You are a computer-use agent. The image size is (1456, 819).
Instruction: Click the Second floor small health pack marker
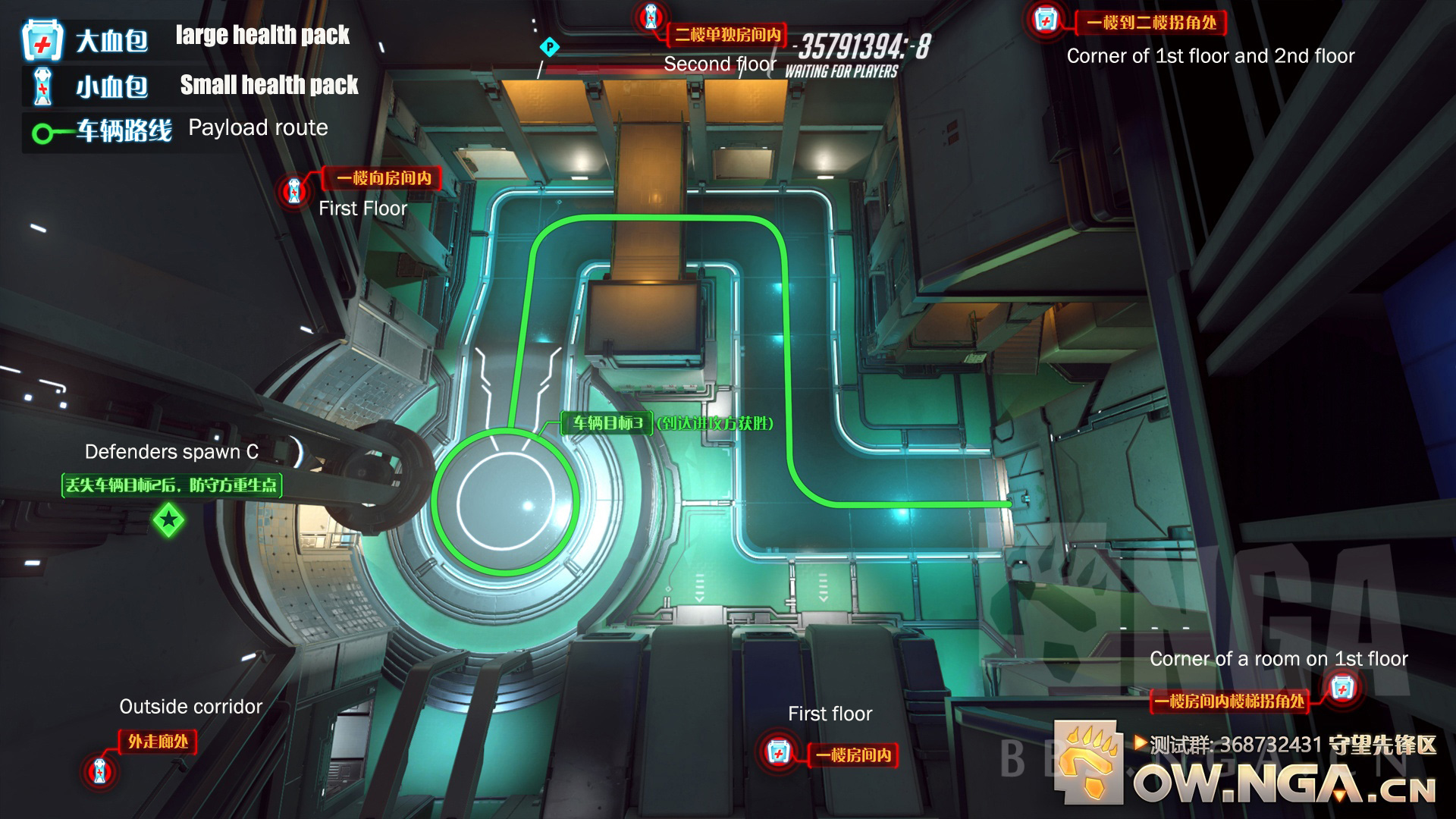click(651, 17)
